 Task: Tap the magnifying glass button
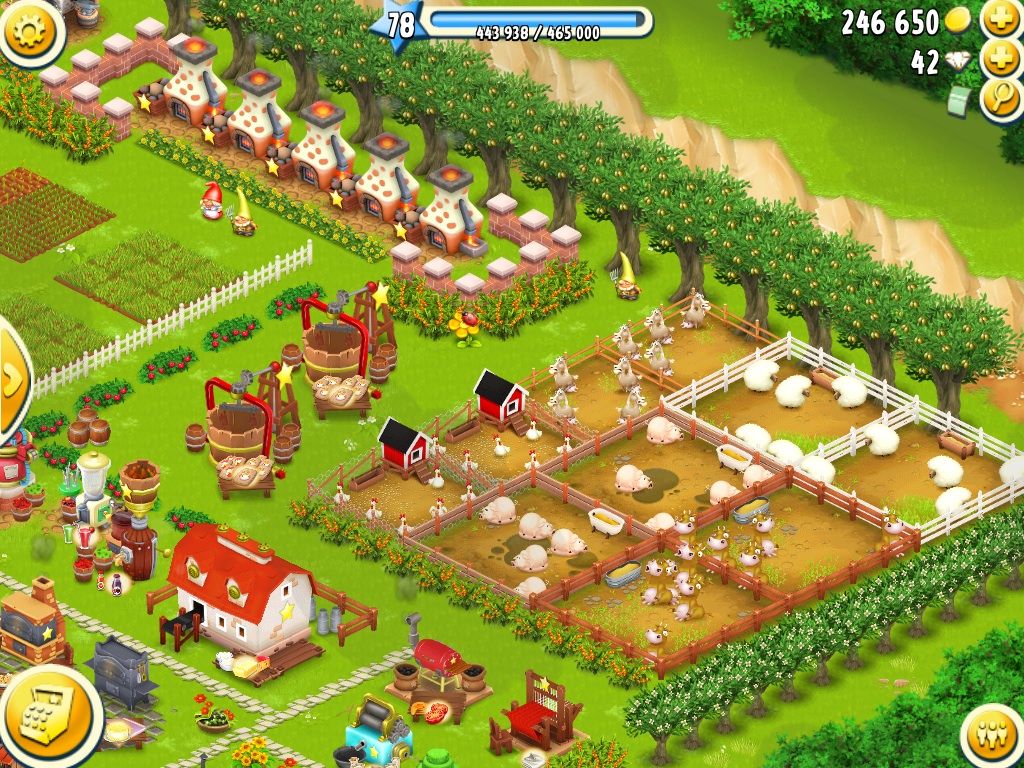pos(1001,100)
